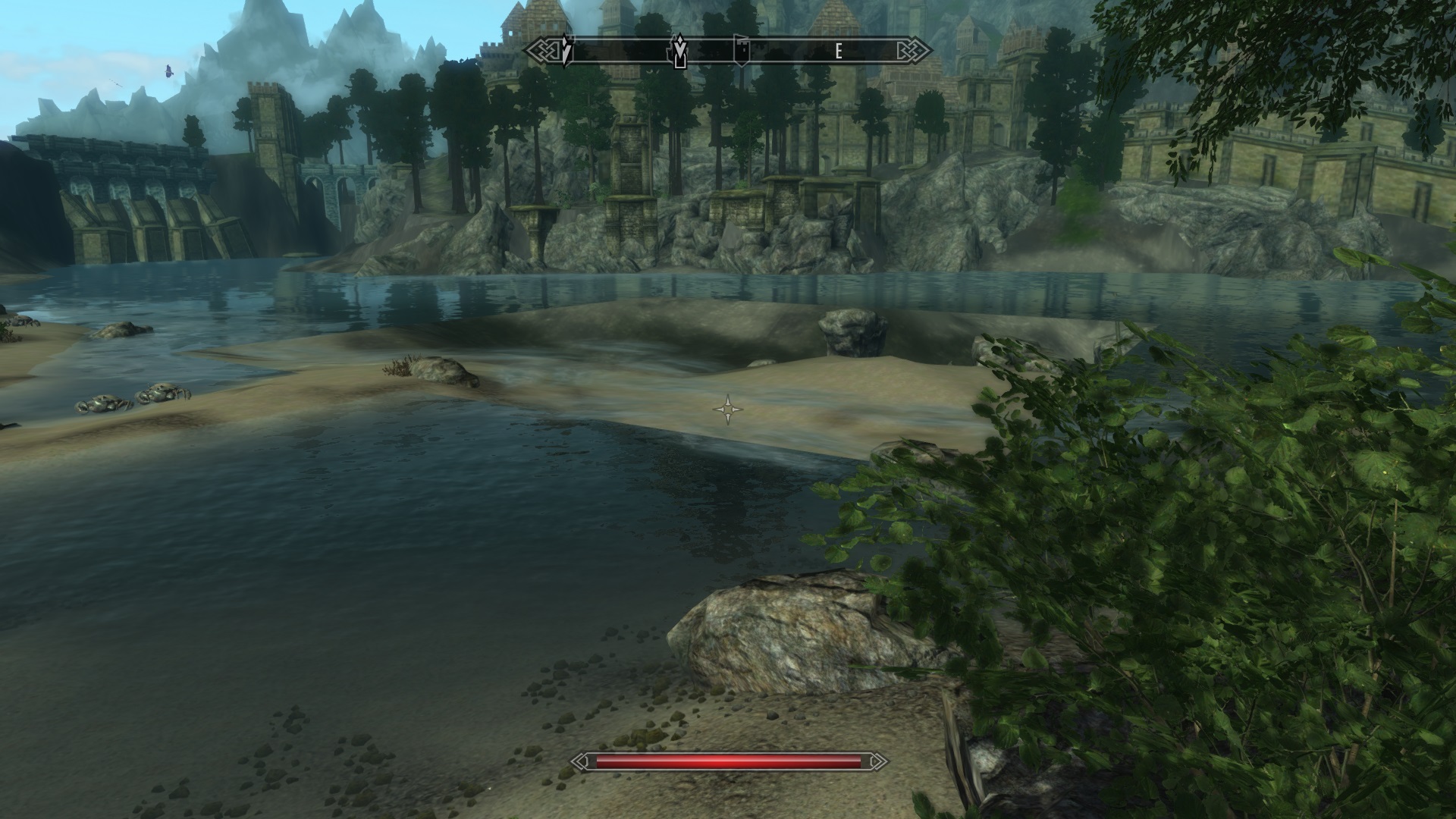Click the tower-with-flag location marker on compass
Screen dimensions: 1456x819
pos(741,51)
